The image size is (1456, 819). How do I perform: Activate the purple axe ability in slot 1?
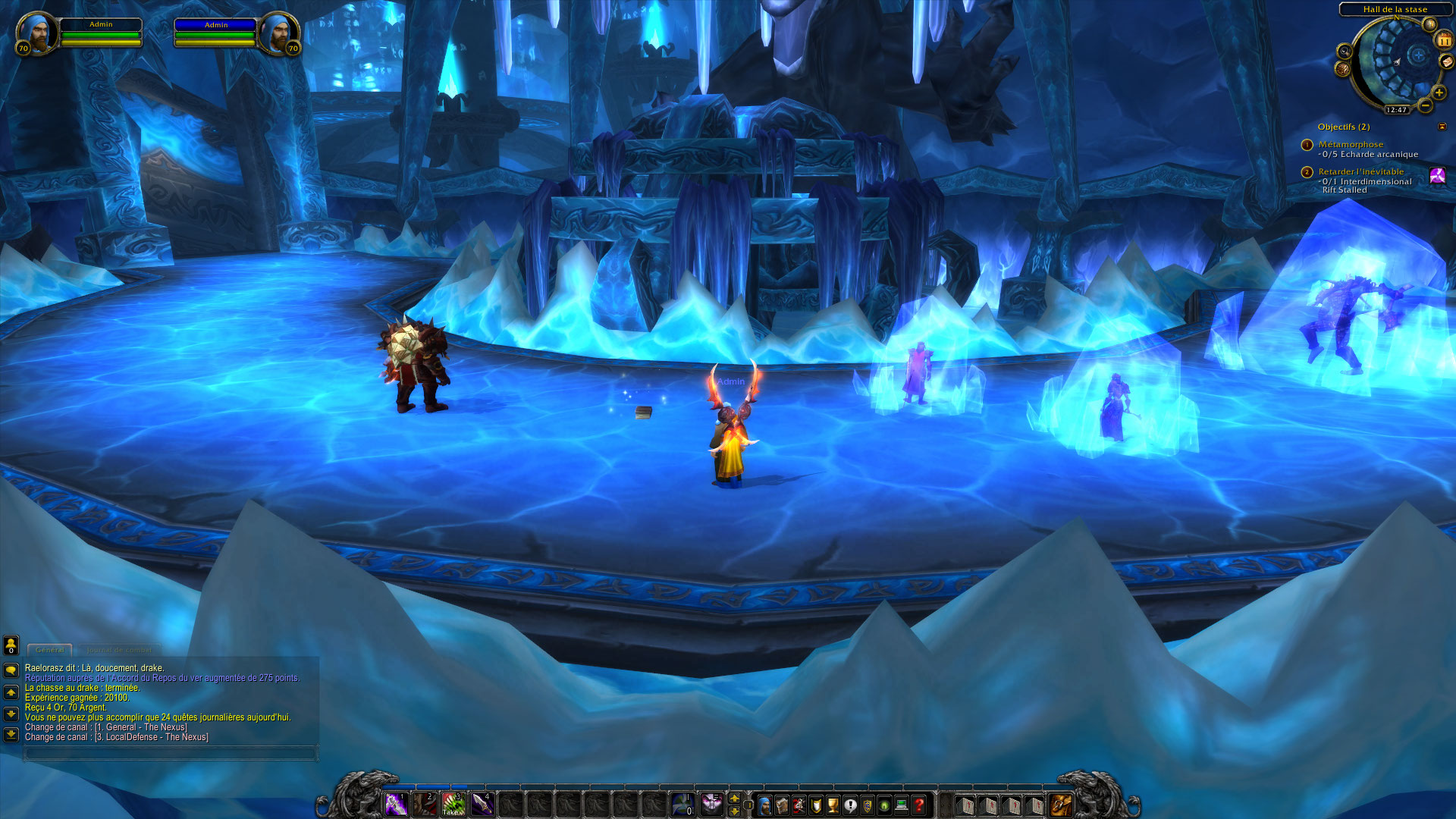[x=396, y=804]
